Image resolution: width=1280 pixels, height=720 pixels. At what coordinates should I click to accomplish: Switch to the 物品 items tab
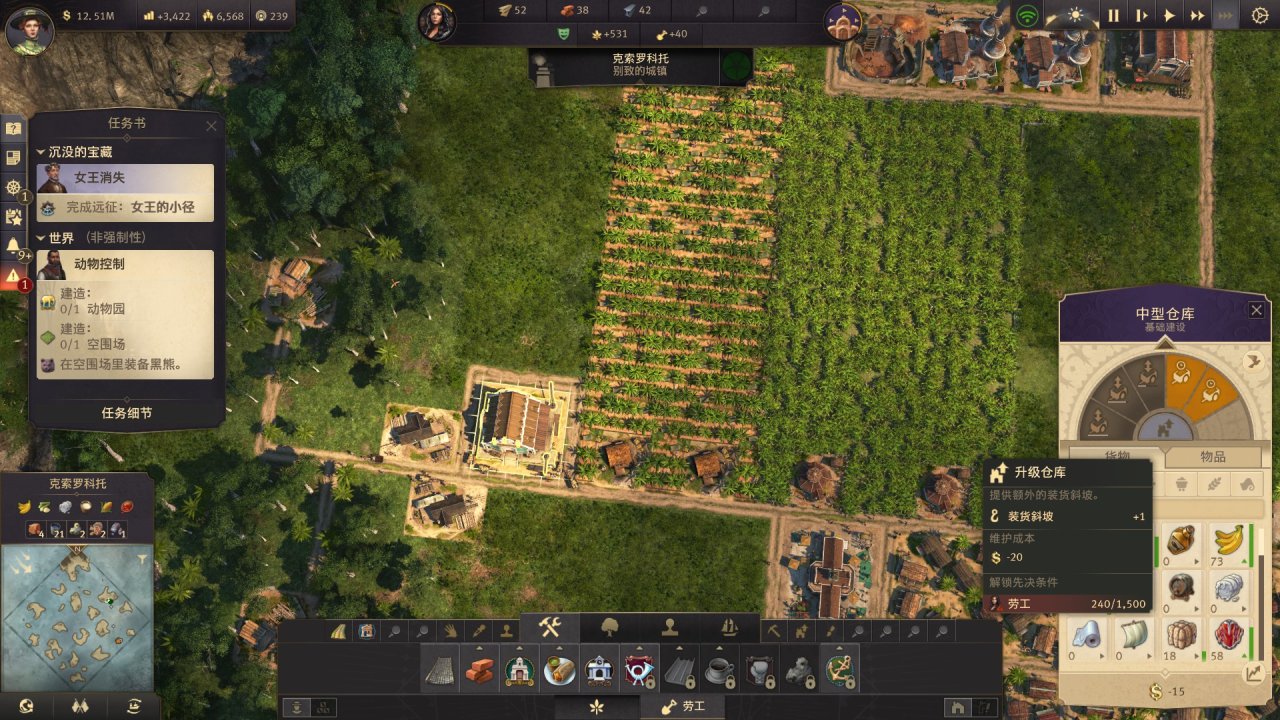point(1212,456)
